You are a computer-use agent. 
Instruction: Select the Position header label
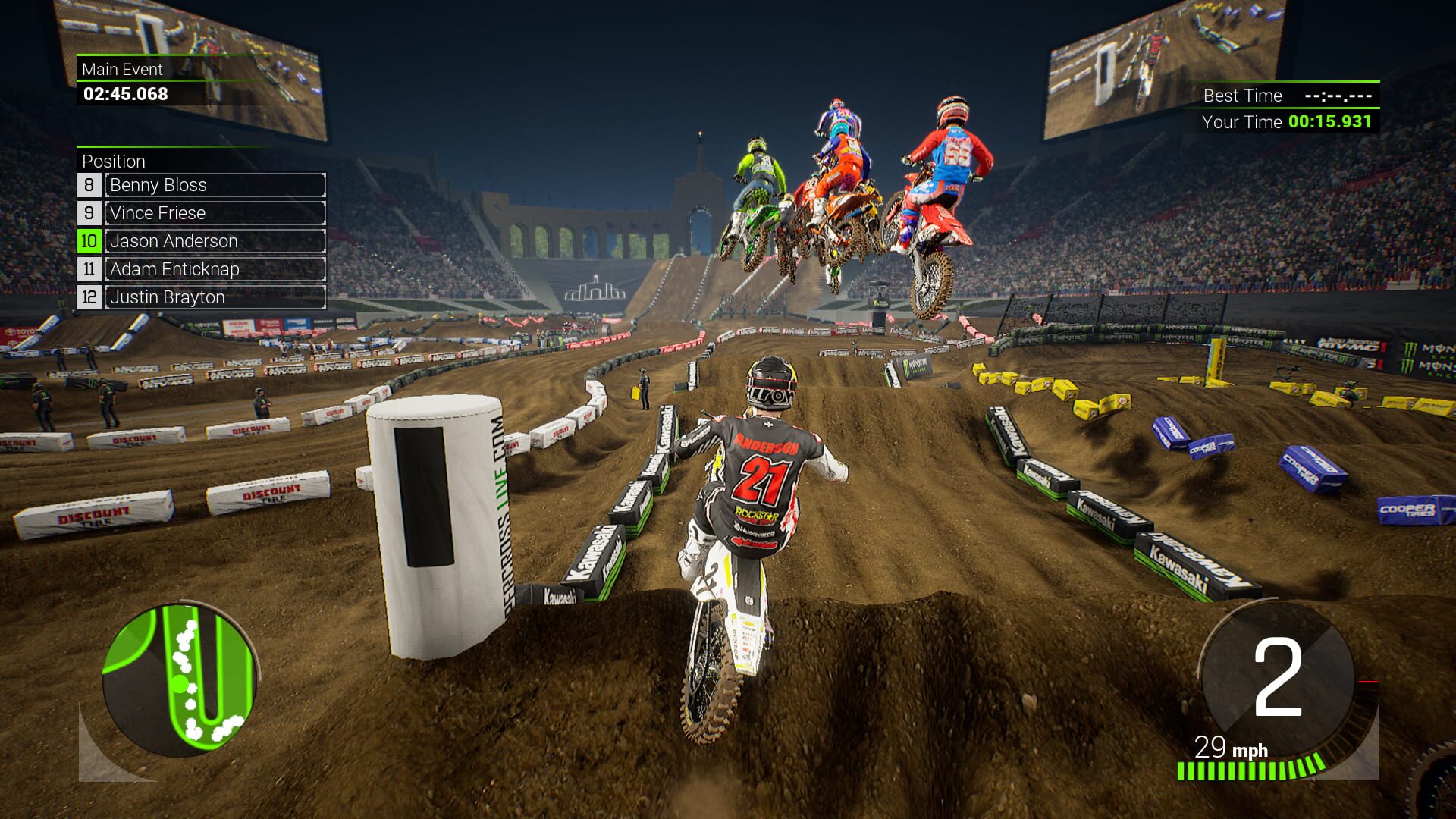pos(114,162)
